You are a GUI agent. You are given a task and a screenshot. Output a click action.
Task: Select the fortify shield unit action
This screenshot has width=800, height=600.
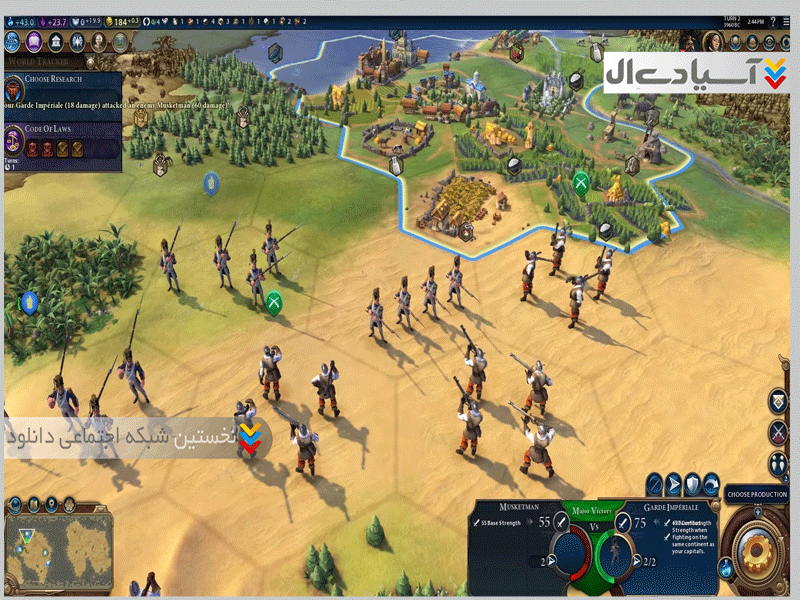point(692,484)
